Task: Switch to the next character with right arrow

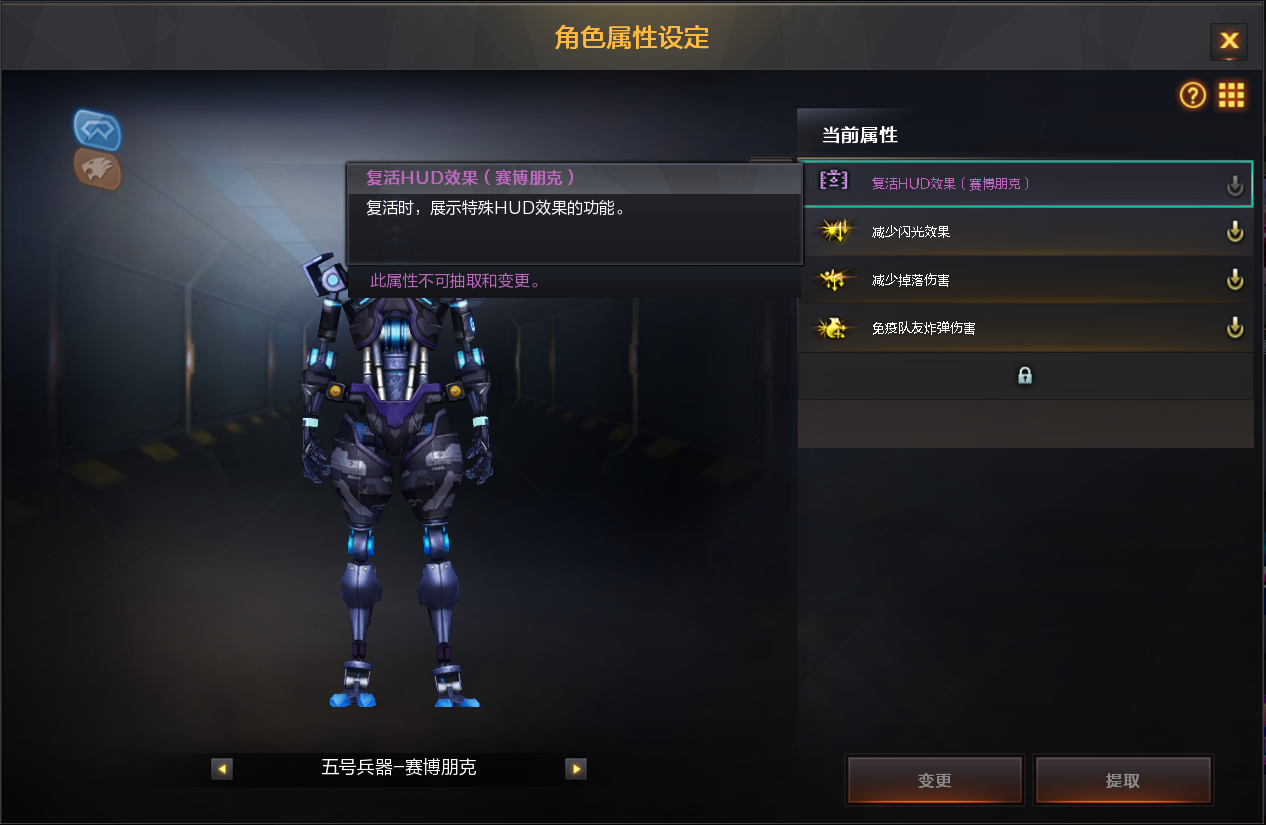Action: tap(576, 769)
